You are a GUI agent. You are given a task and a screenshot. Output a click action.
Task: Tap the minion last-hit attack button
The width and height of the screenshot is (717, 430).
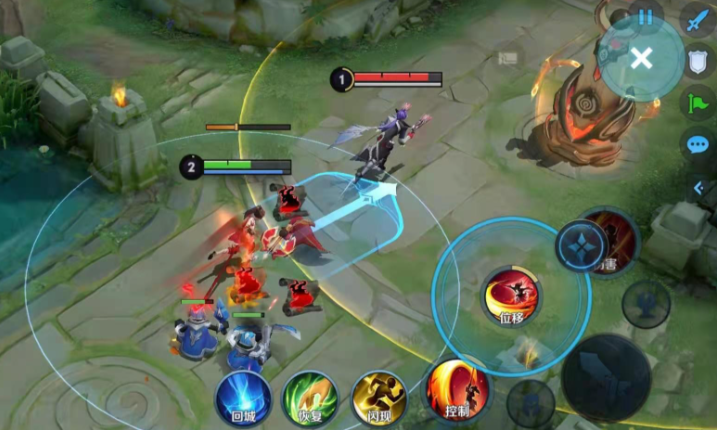[x=530, y=402]
